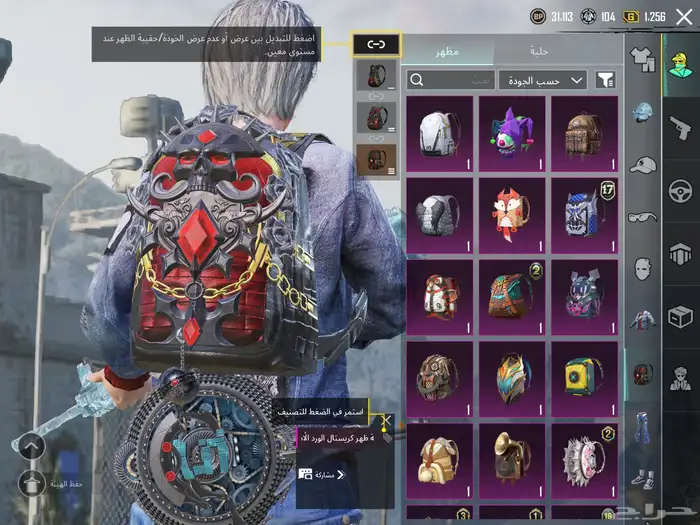
Task: Click the backpack search field
Action: [x=452, y=80]
